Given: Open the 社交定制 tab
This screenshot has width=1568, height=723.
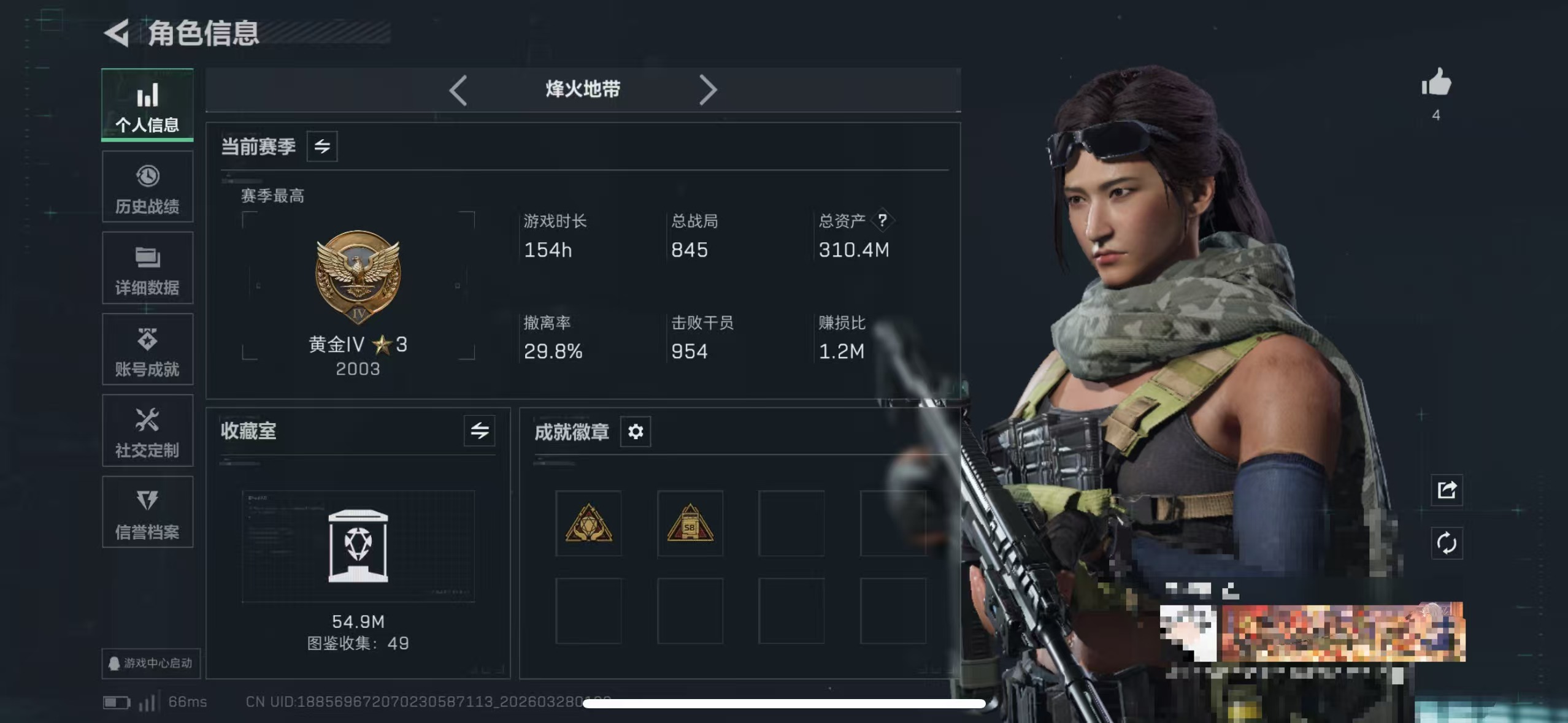Looking at the screenshot, I should click(x=147, y=431).
